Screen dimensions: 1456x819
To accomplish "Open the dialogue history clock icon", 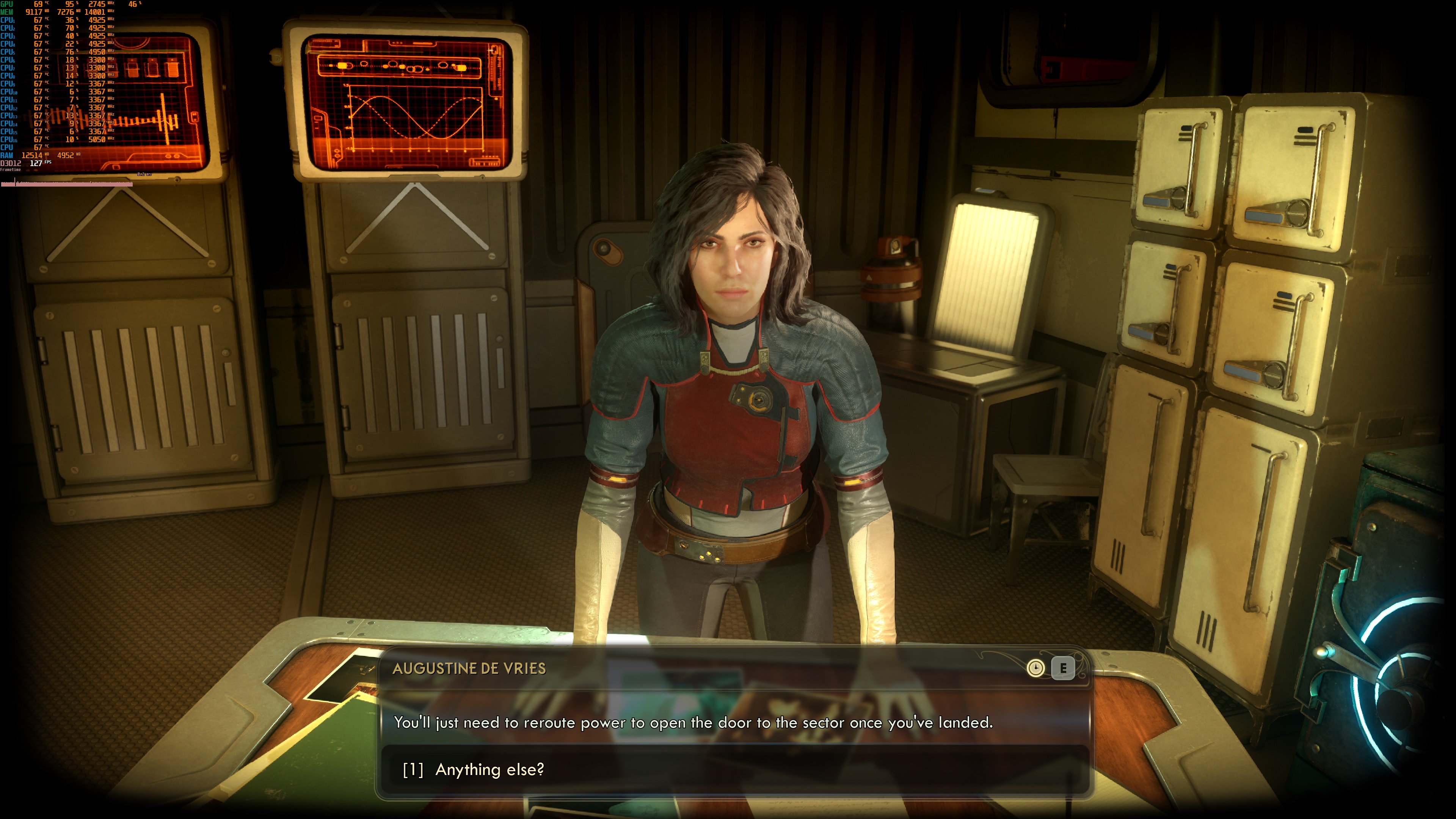I will (1036, 668).
